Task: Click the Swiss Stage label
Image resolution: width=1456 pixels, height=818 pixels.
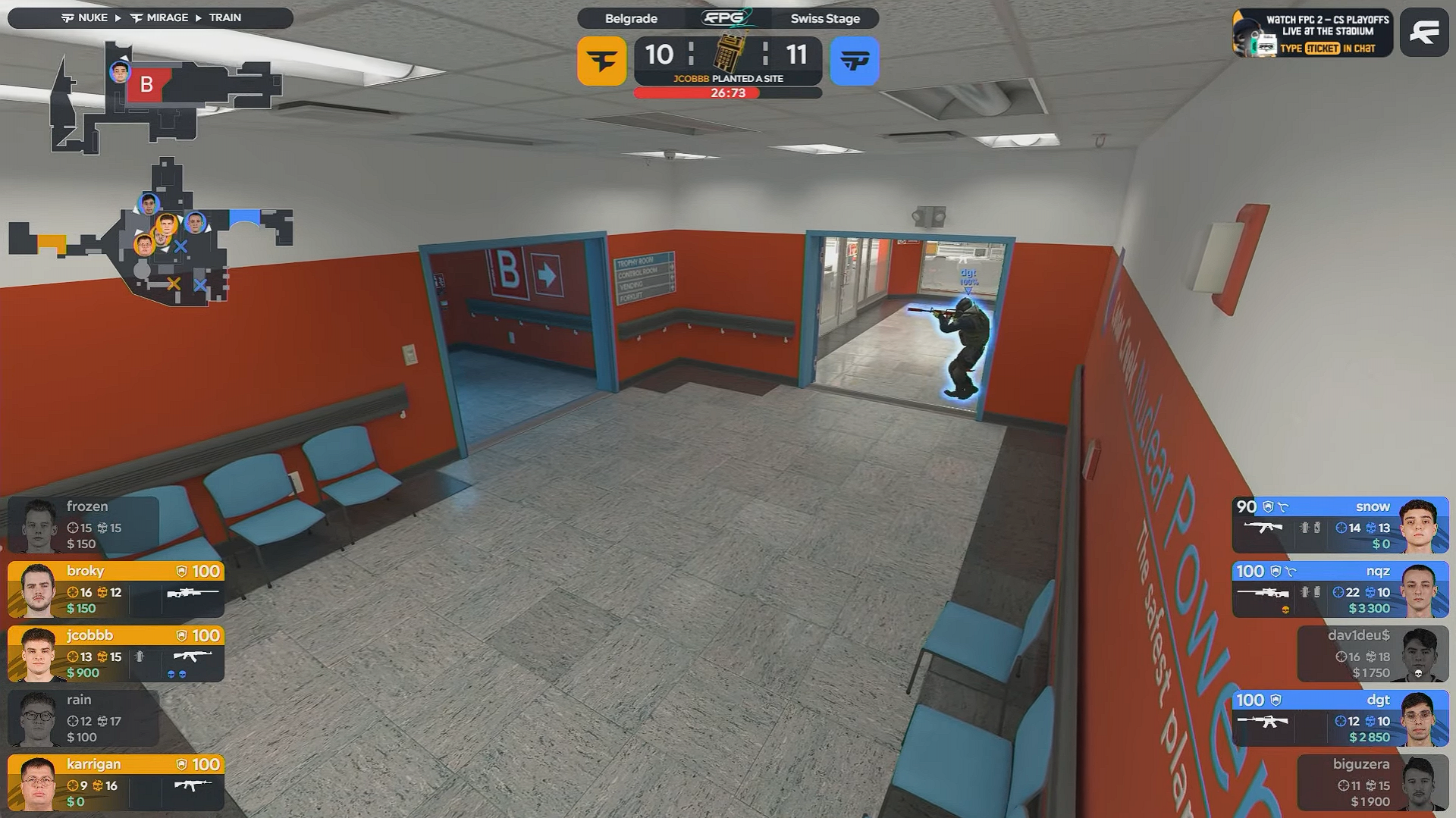Action: pyautogui.click(x=824, y=19)
